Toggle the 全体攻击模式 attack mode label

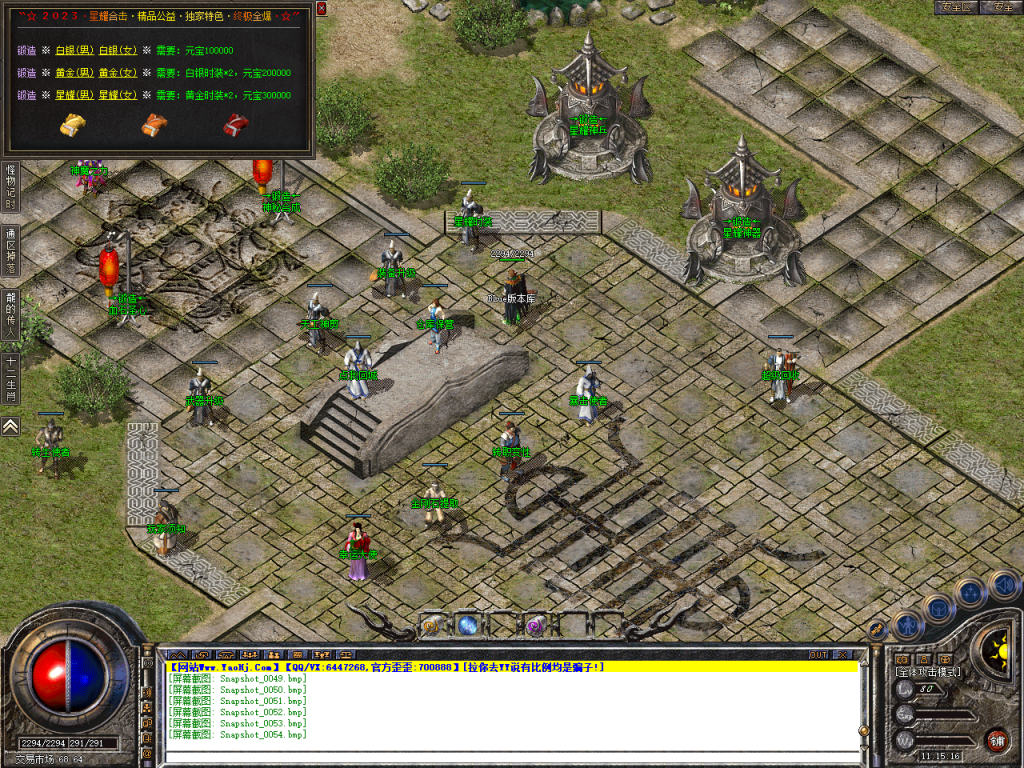pyautogui.click(x=928, y=672)
